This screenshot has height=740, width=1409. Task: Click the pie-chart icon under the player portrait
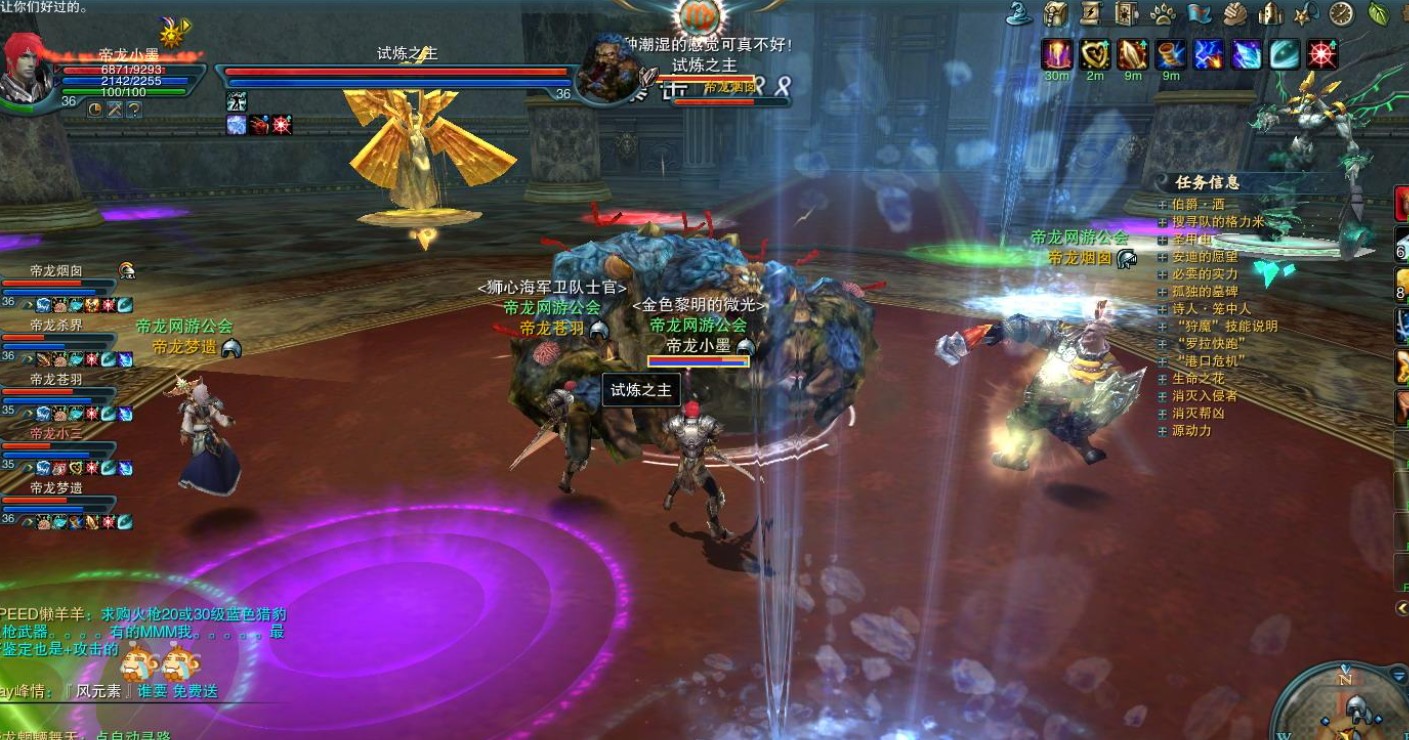(x=95, y=108)
